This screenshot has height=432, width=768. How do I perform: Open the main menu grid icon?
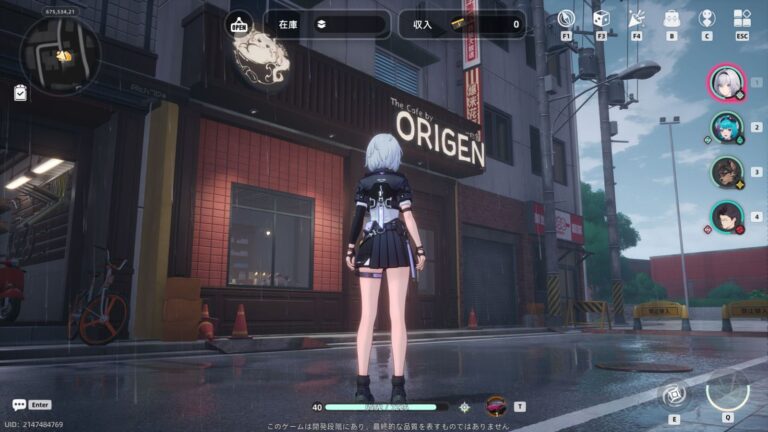(x=742, y=18)
